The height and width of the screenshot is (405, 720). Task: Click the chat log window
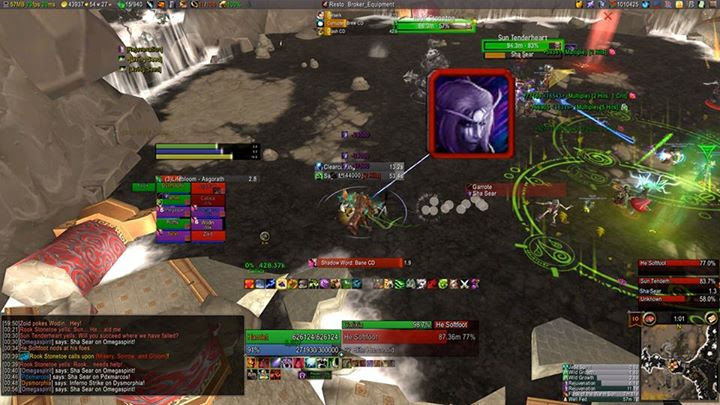pyautogui.click(x=122, y=351)
